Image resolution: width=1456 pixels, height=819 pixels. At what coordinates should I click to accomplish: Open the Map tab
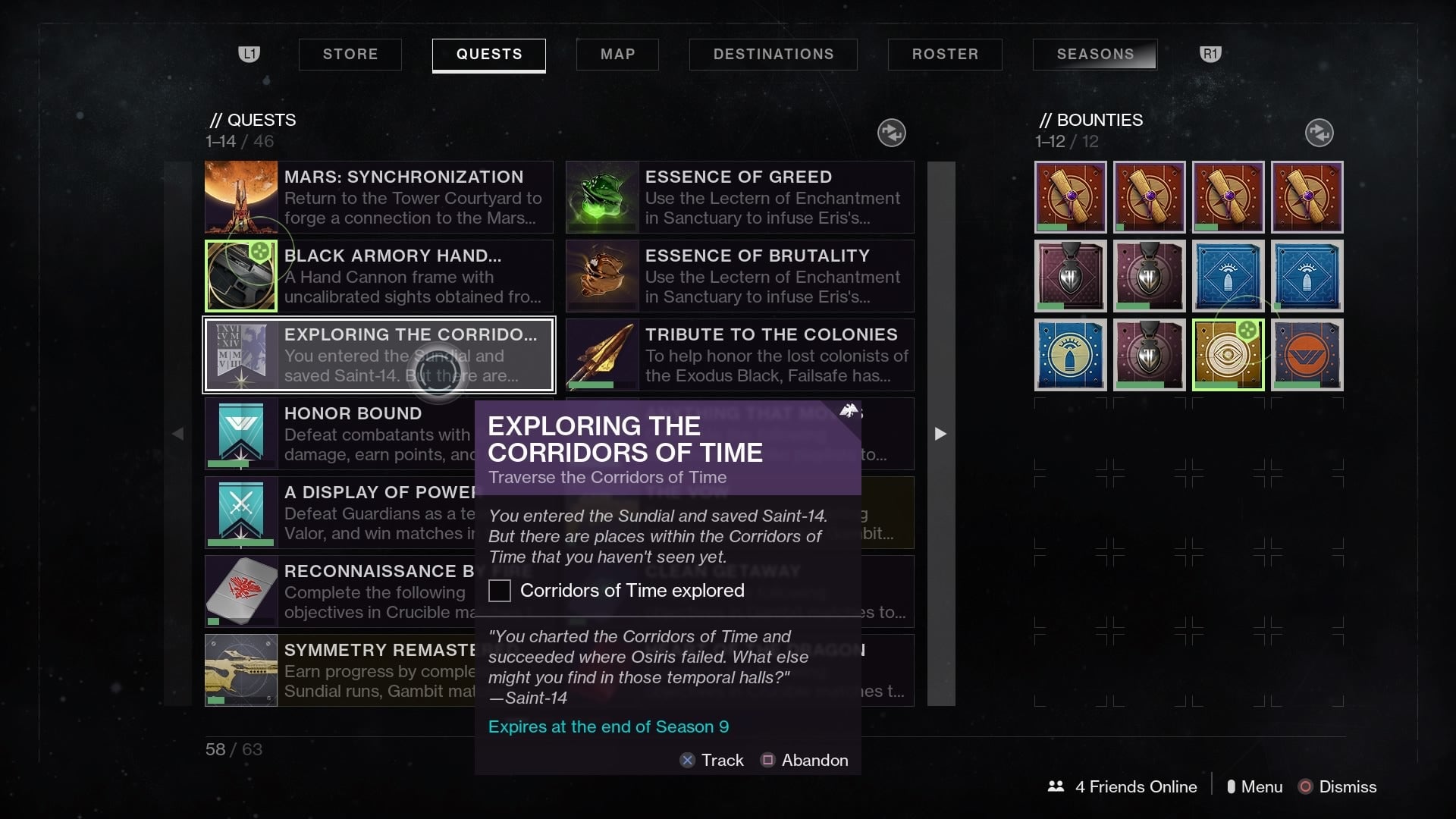tap(617, 55)
